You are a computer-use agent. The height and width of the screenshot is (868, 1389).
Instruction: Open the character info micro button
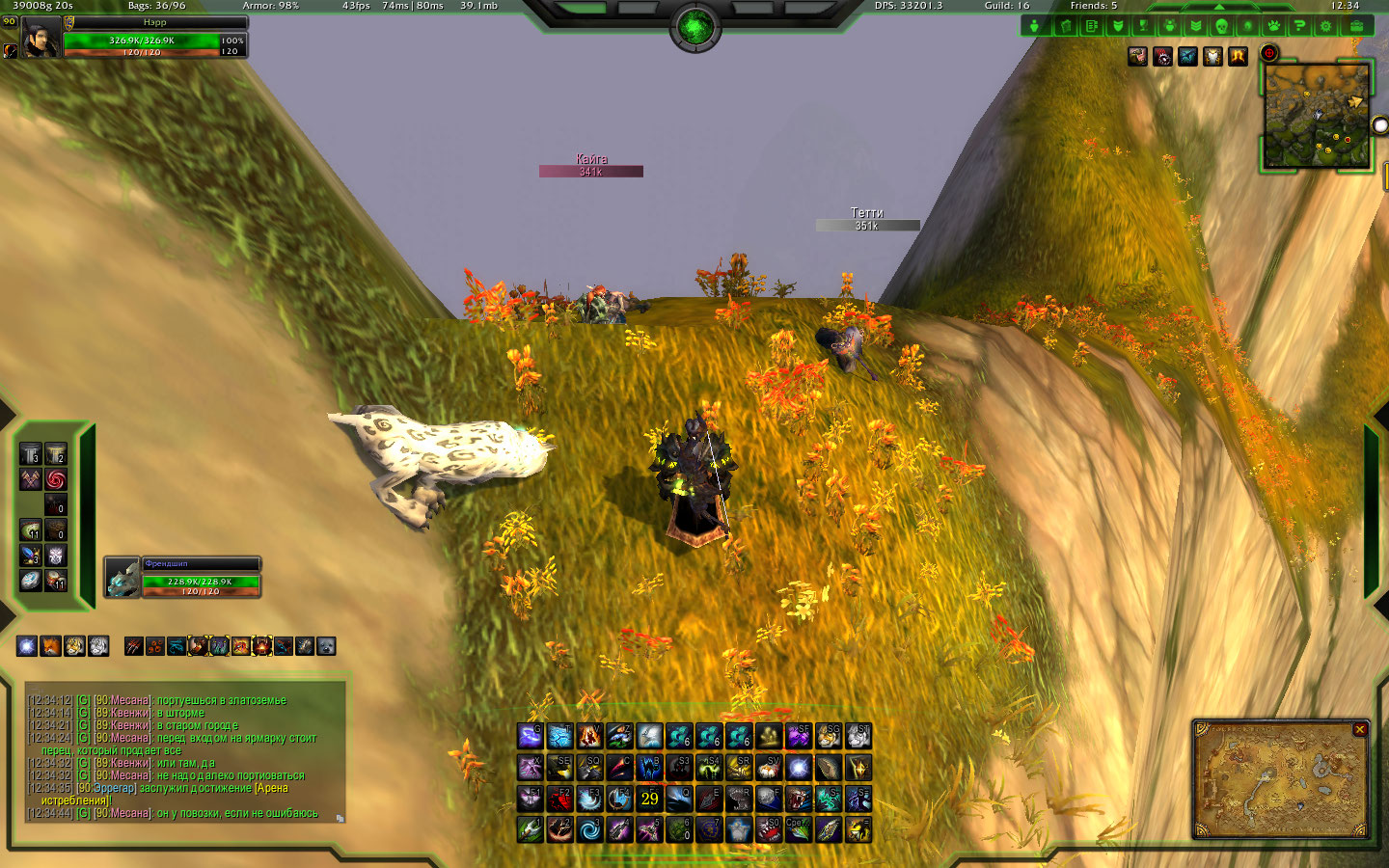pos(1035,26)
